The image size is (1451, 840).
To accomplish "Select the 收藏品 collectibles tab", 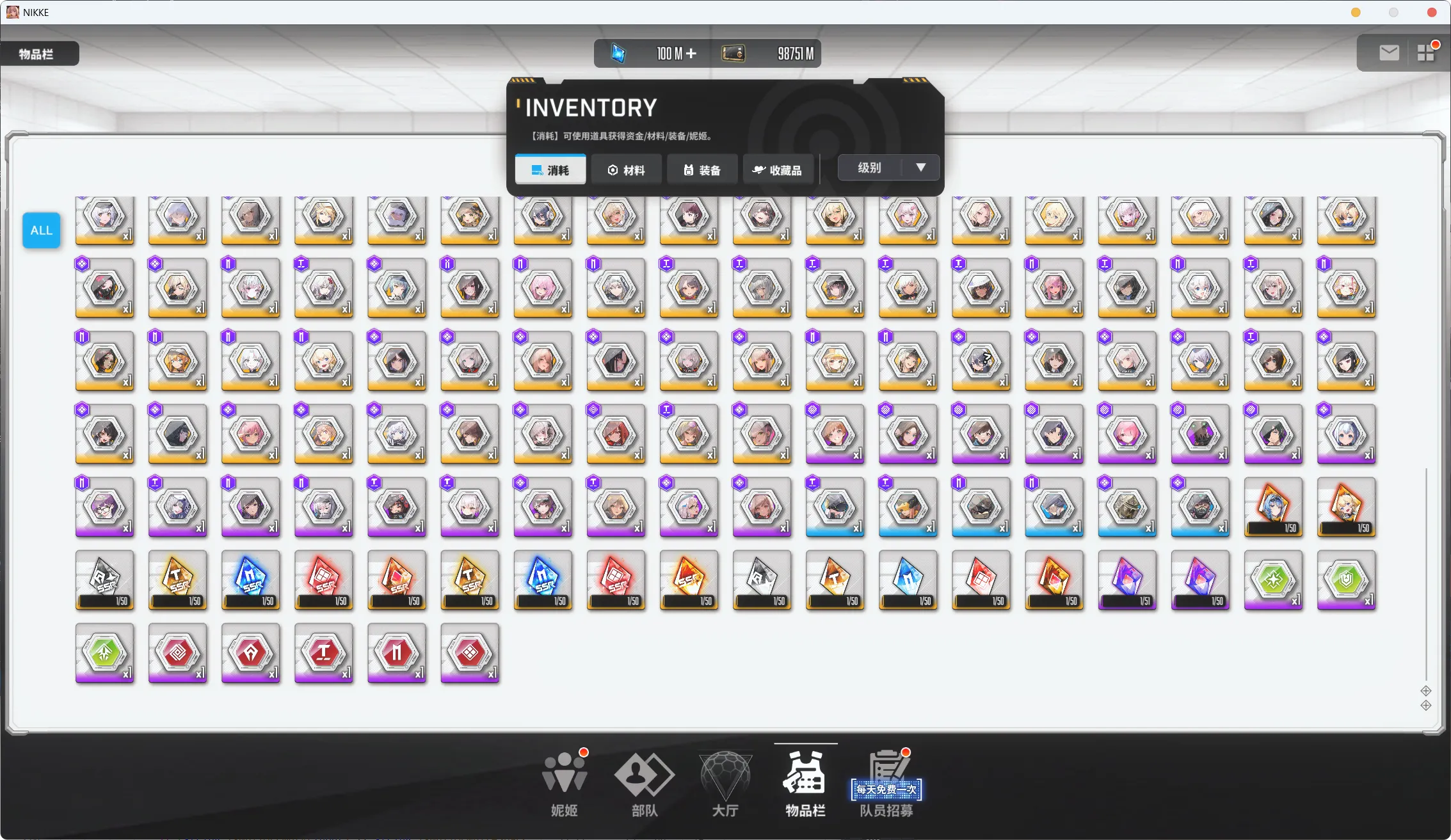I will (x=778, y=170).
